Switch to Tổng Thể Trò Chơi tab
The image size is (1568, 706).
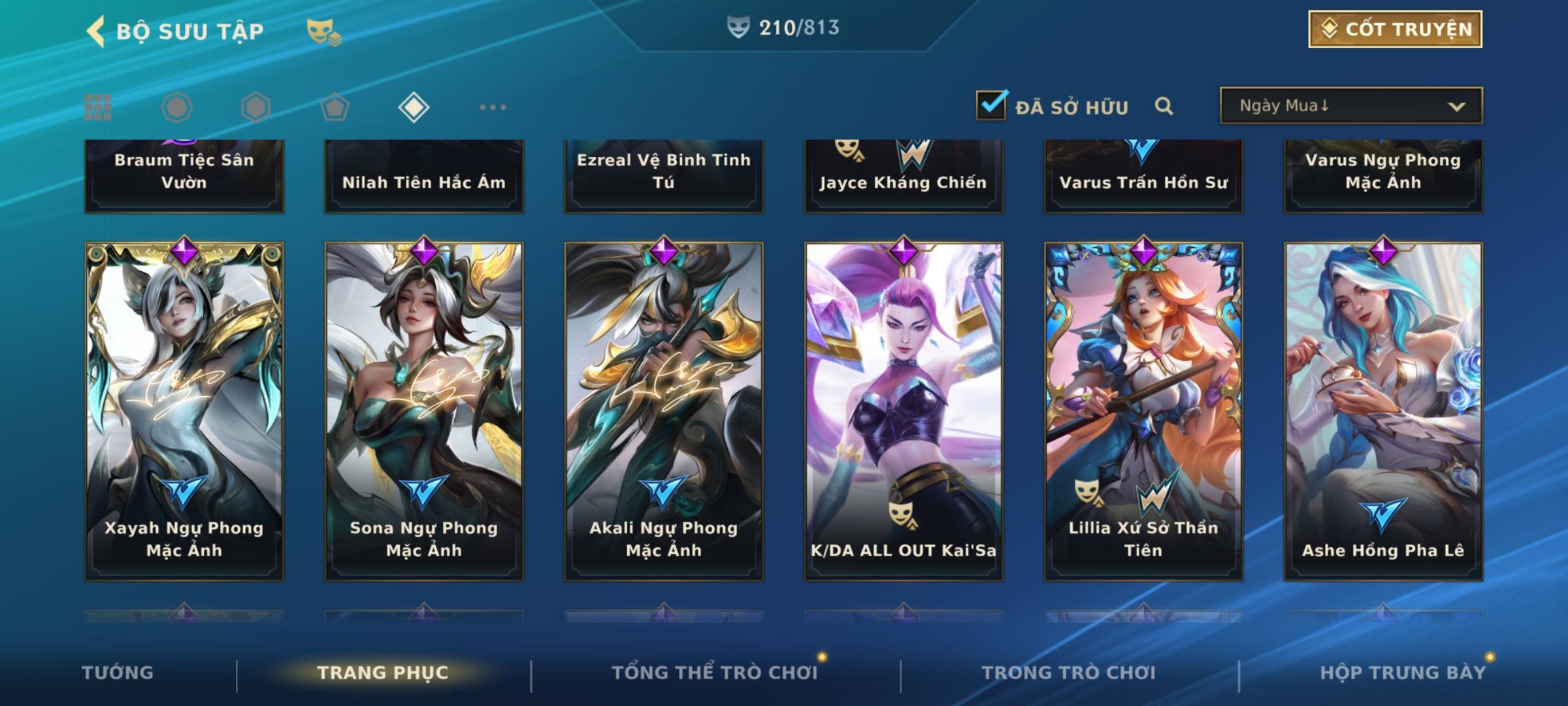(715, 673)
